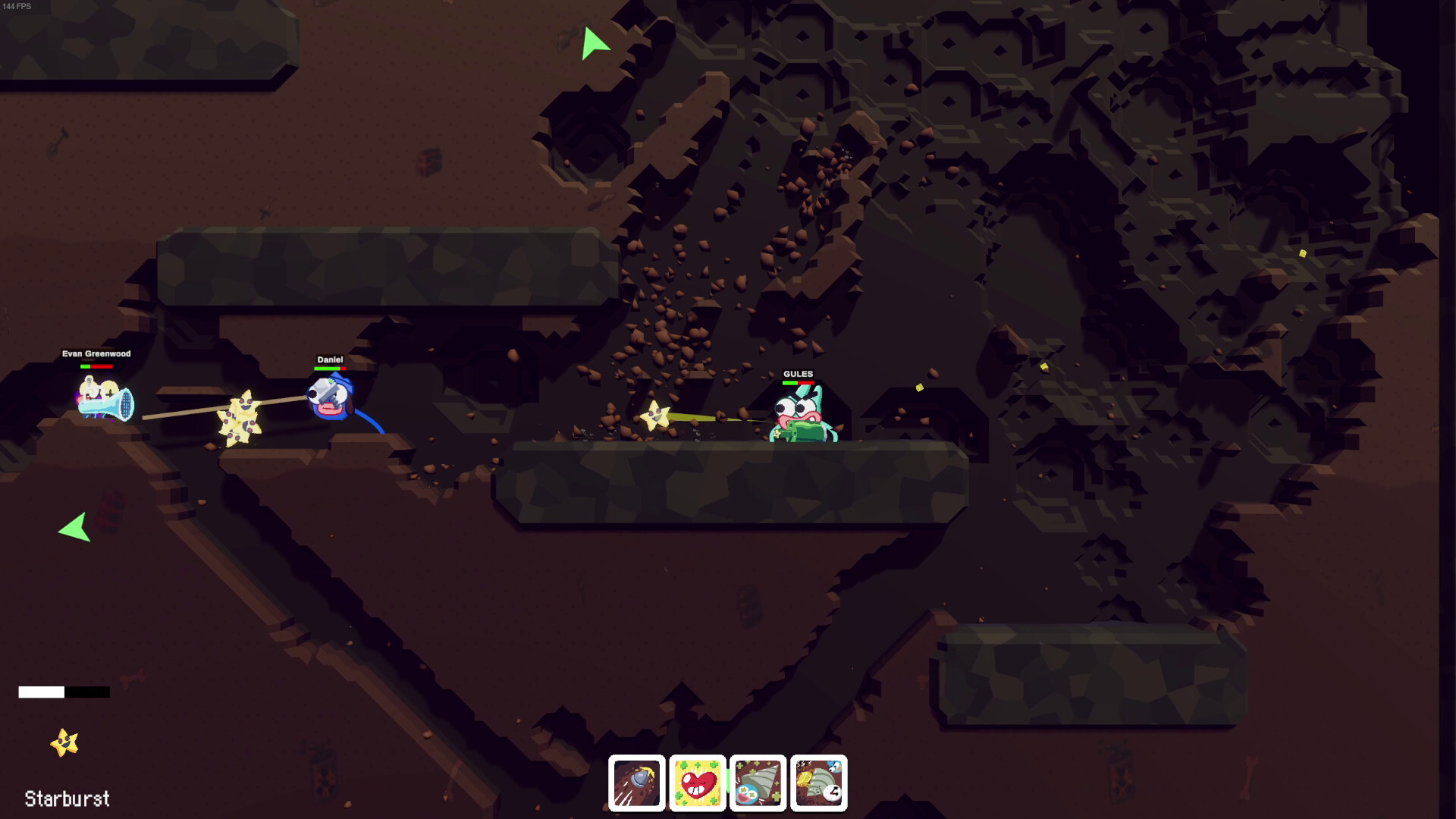Click the yellow star collectible near GULES

pyautogui.click(x=656, y=416)
